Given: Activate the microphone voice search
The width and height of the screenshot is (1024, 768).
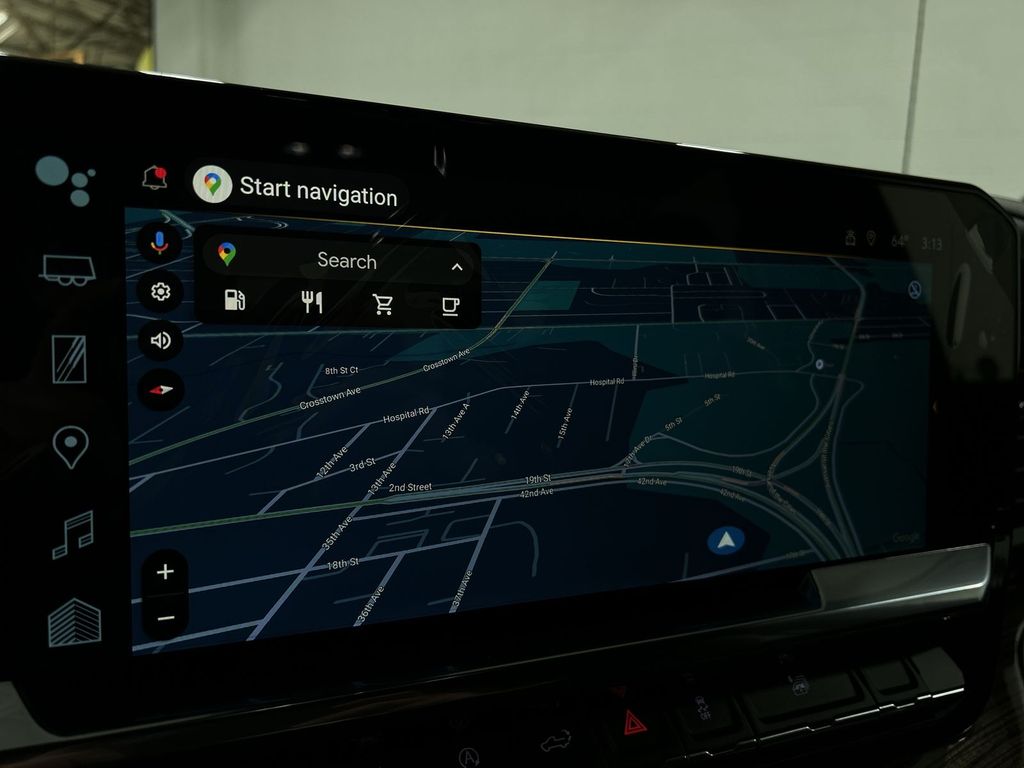Looking at the screenshot, I should [158, 242].
